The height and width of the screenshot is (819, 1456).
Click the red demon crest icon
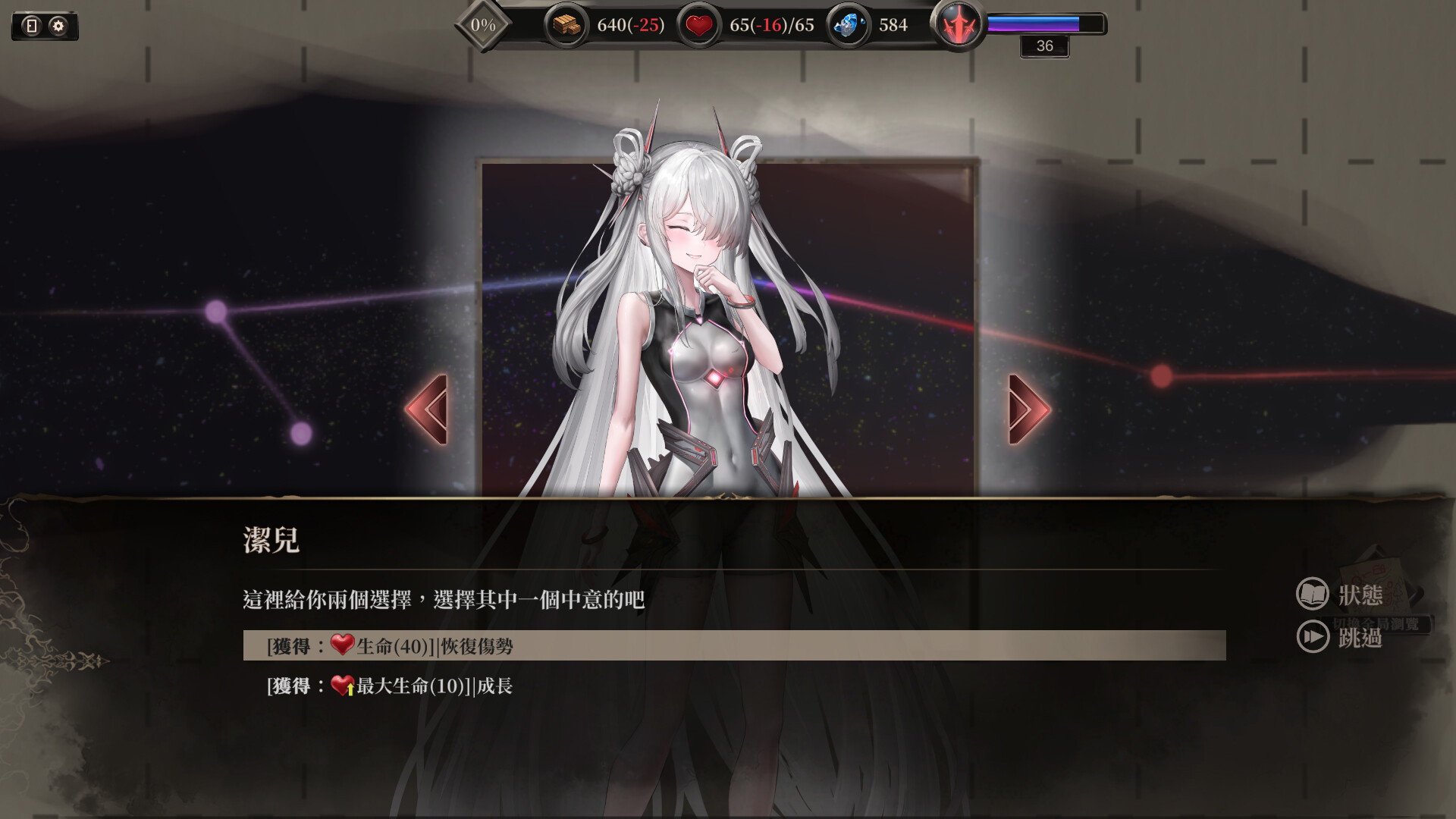tap(960, 25)
